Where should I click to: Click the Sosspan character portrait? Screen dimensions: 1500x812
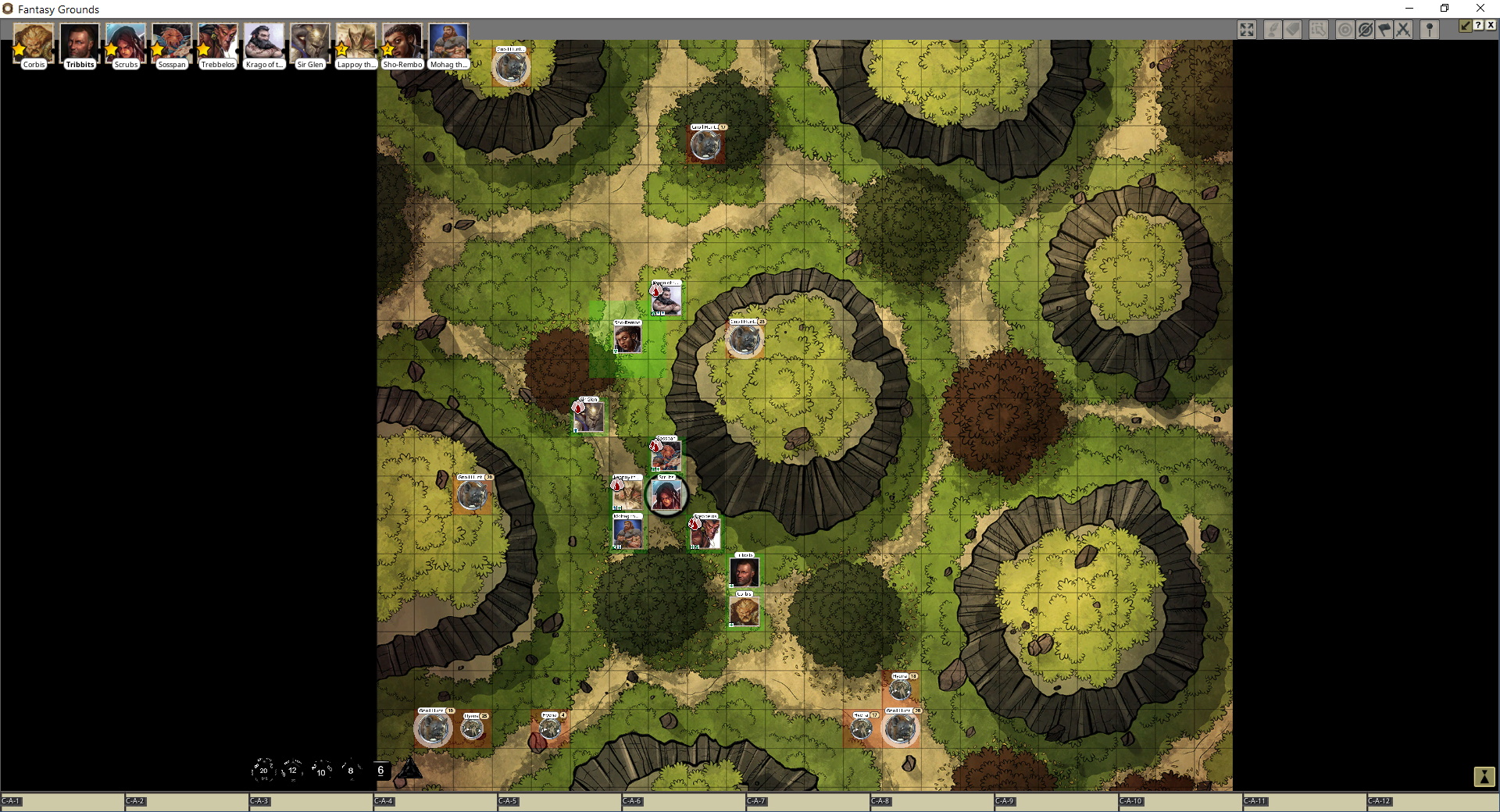[172, 44]
